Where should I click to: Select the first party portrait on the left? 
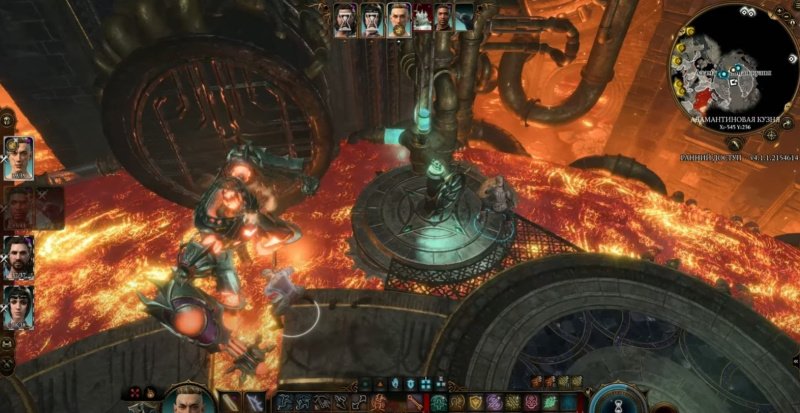pyautogui.click(x=21, y=157)
